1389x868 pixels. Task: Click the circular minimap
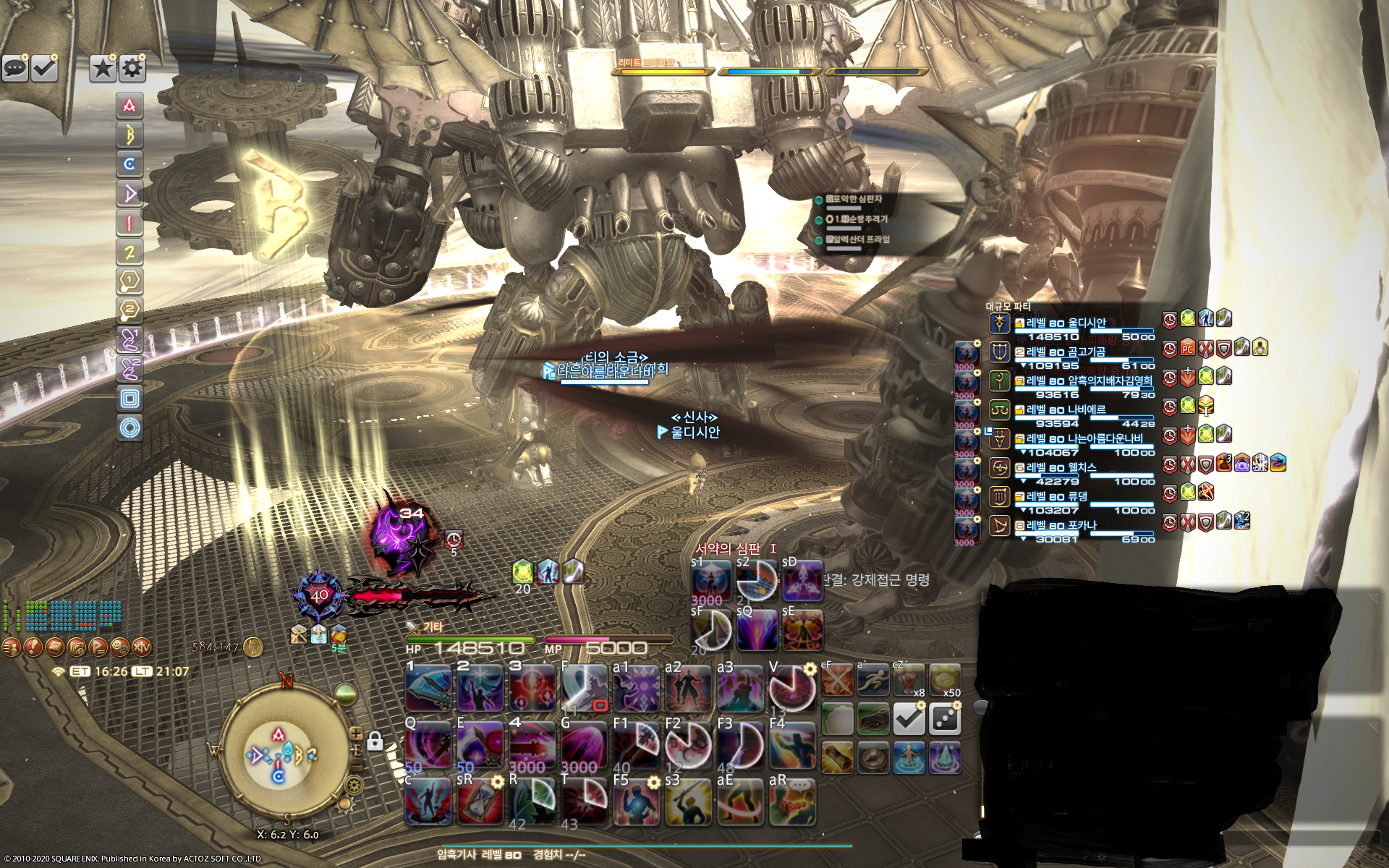click(x=286, y=754)
